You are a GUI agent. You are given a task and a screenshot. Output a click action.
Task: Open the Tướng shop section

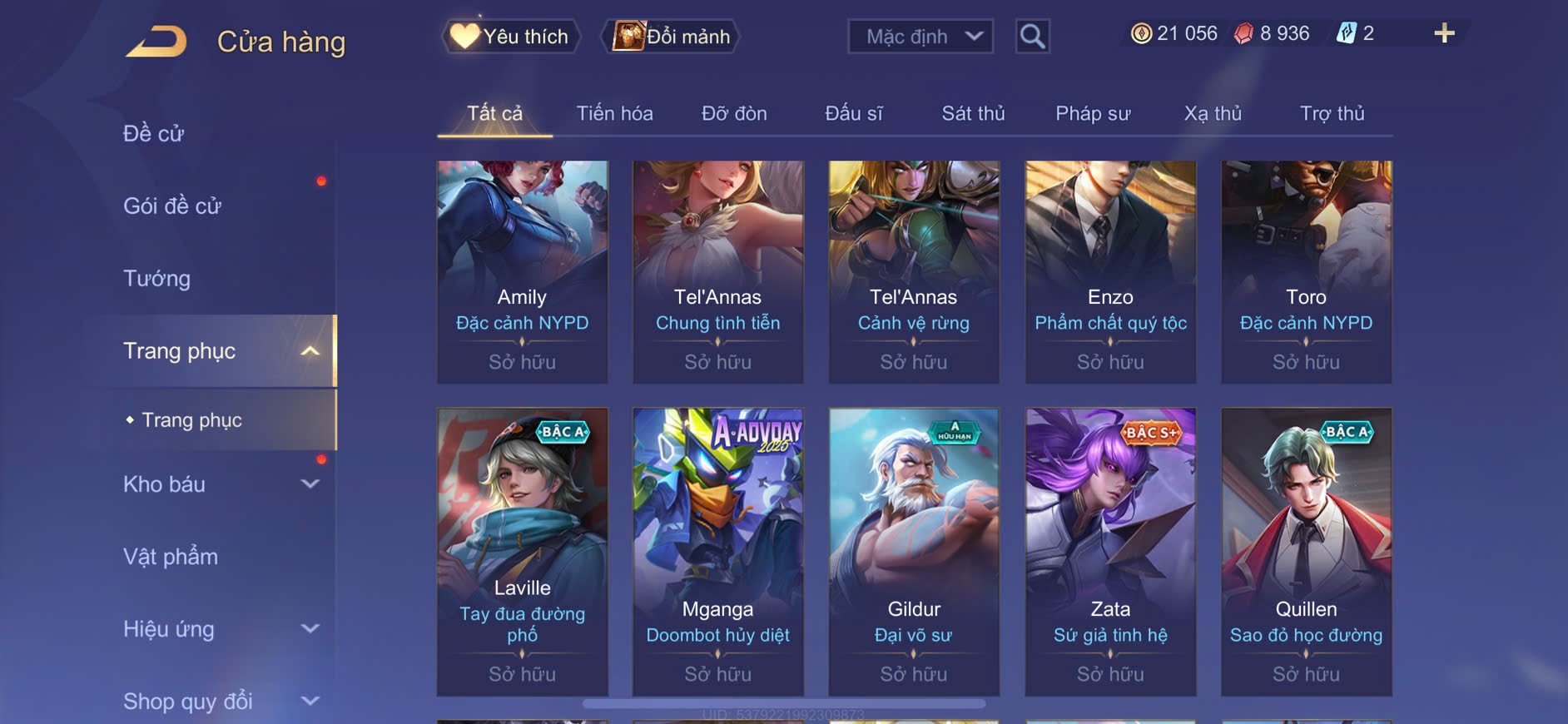[x=156, y=278]
